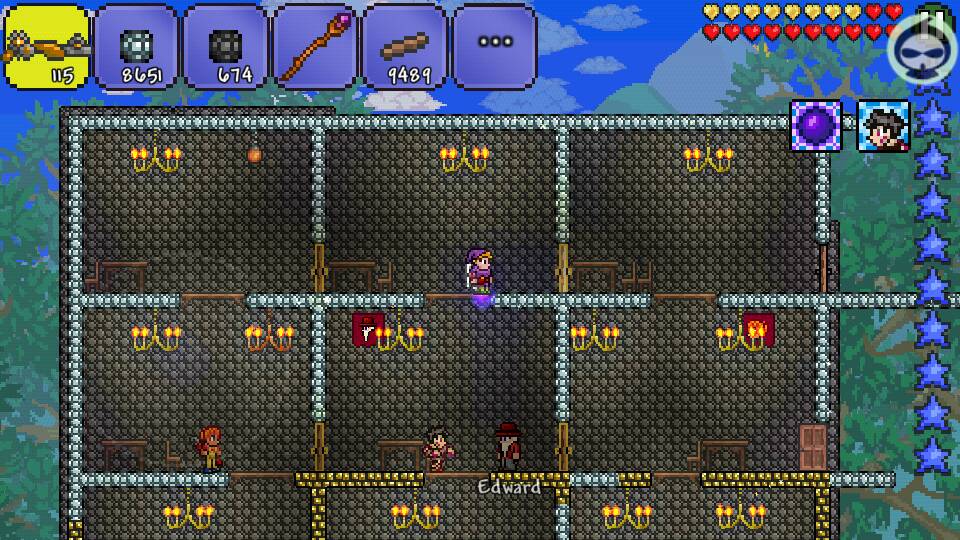Viewport: 960px width, 540px height.
Task: Select the dark block stack of 674
Action: [226, 47]
